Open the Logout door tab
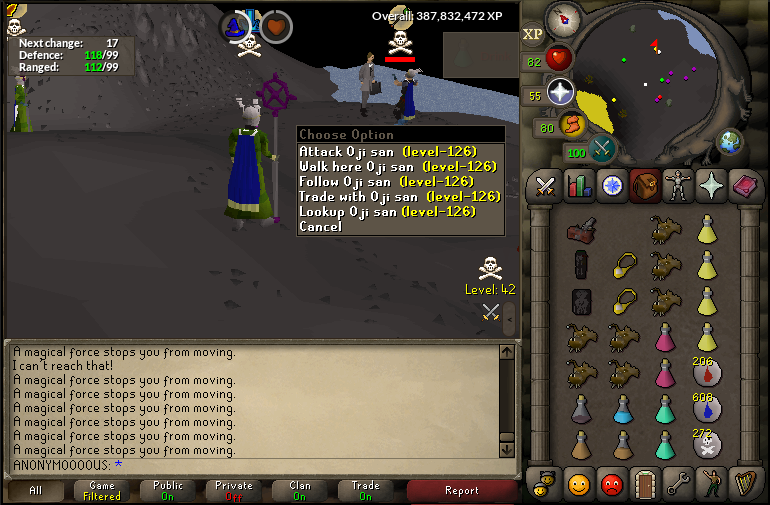This screenshot has height=505, width=770. 644,484
